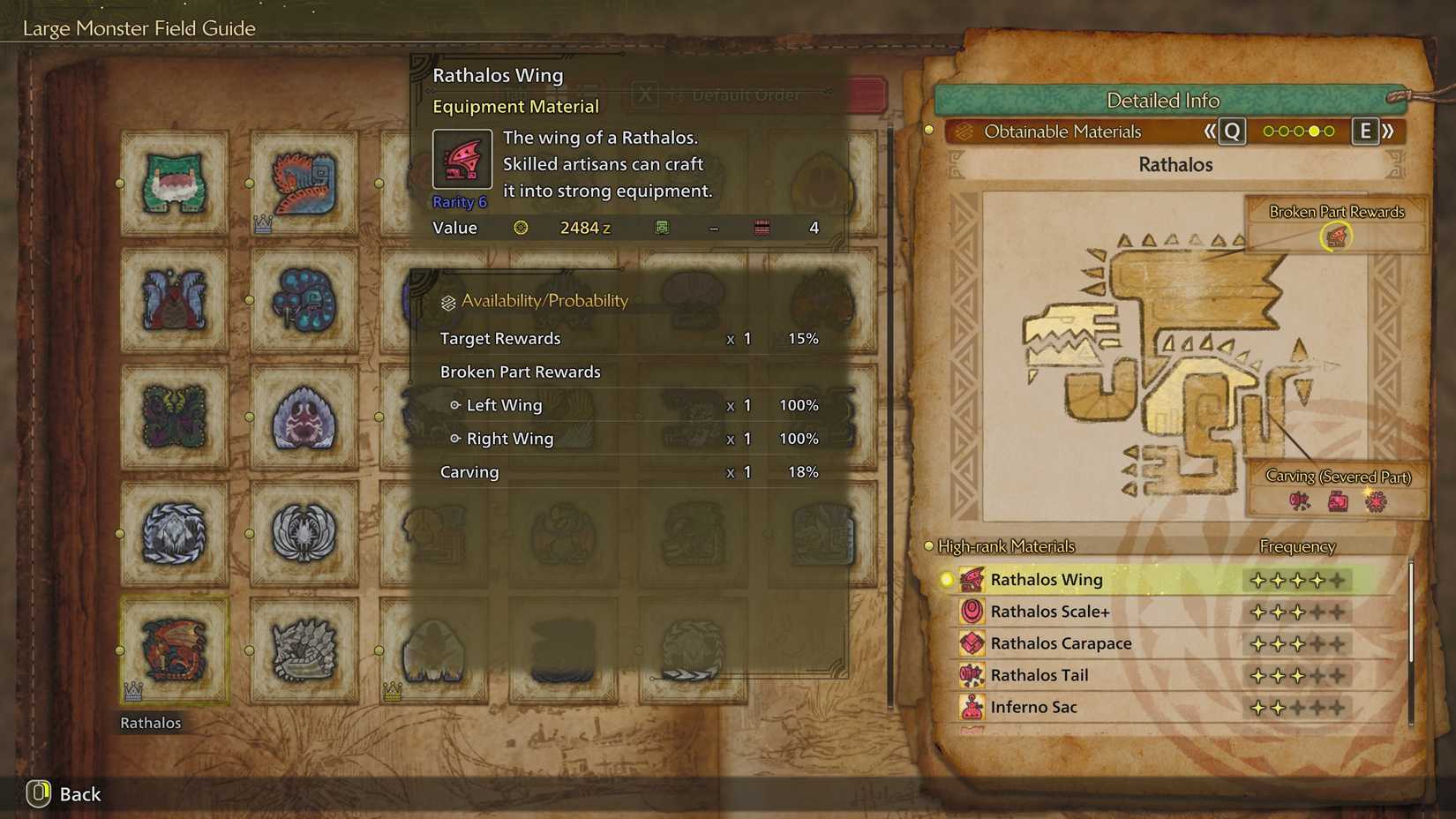Screen dimensions: 1456x819
Task: Click the fourth page indicator dot
Action: [x=1314, y=131]
